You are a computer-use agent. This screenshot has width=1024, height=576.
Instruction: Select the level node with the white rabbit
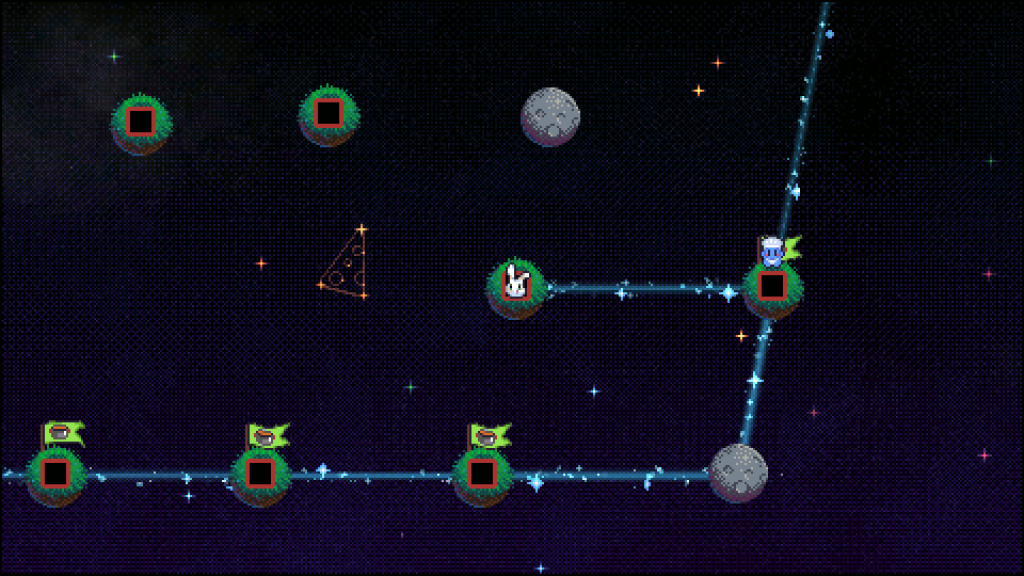(x=516, y=287)
